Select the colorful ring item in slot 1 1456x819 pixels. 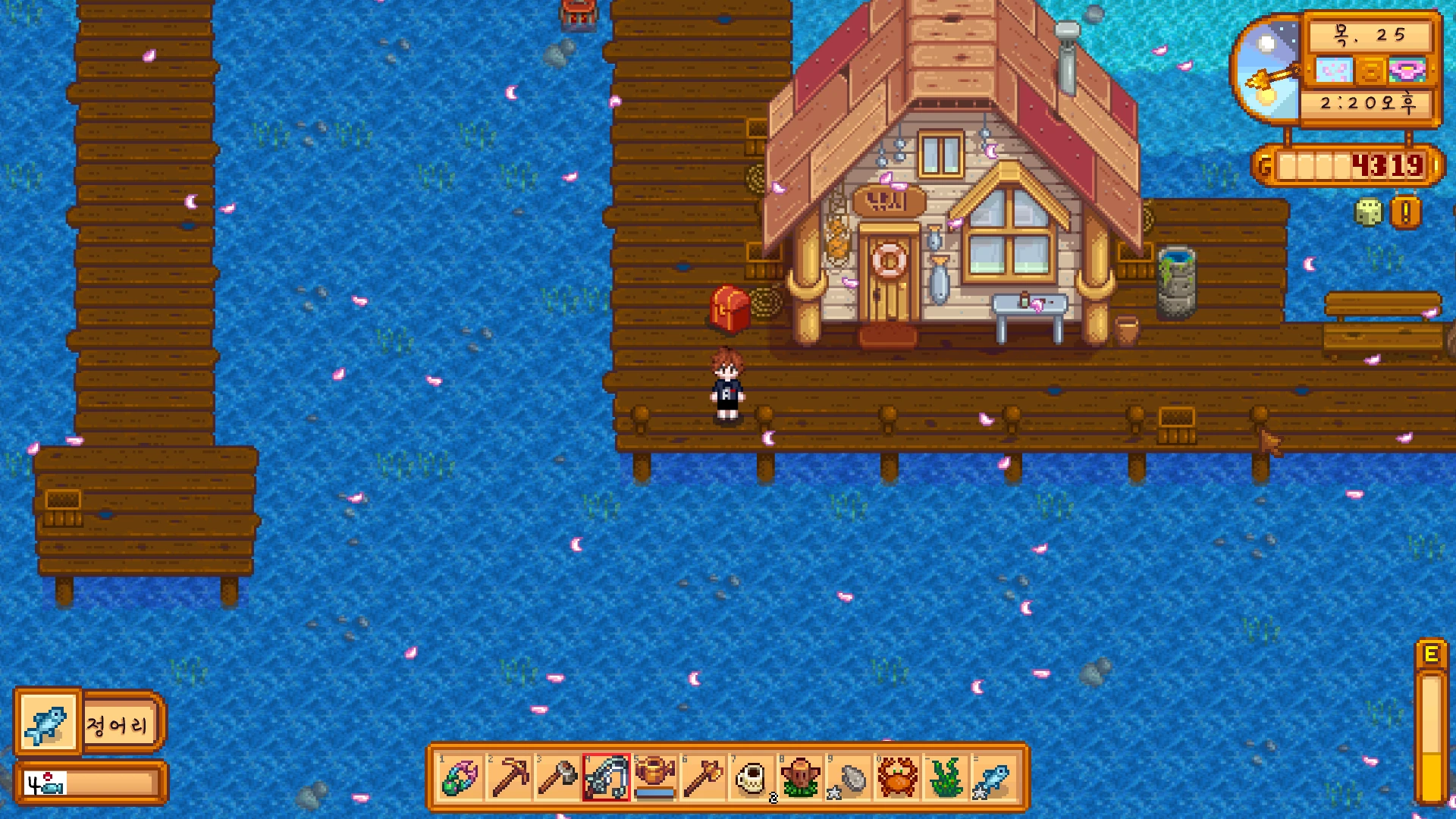460,777
